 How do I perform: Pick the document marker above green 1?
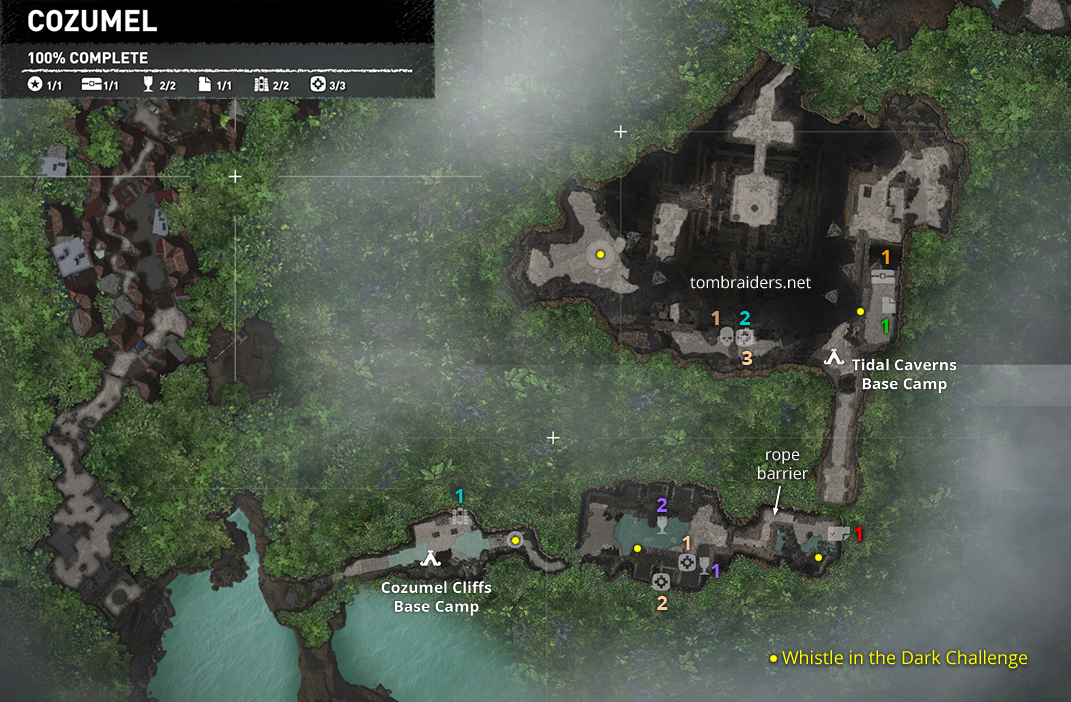[887, 304]
